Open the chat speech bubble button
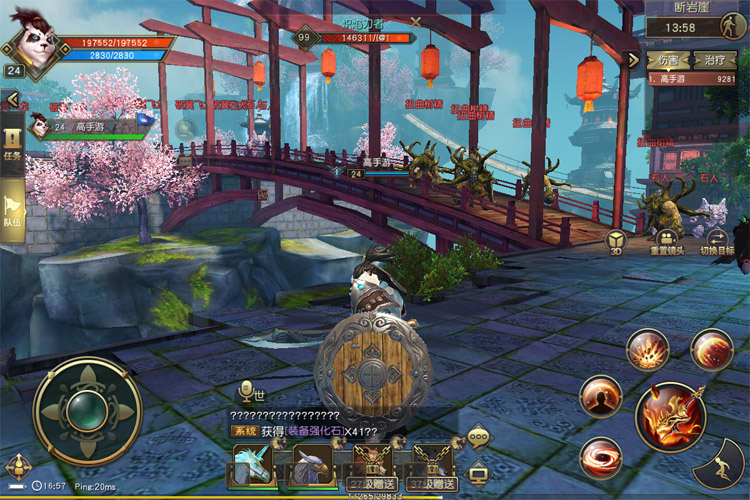The width and height of the screenshot is (750, 500). [x=478, y=436]
